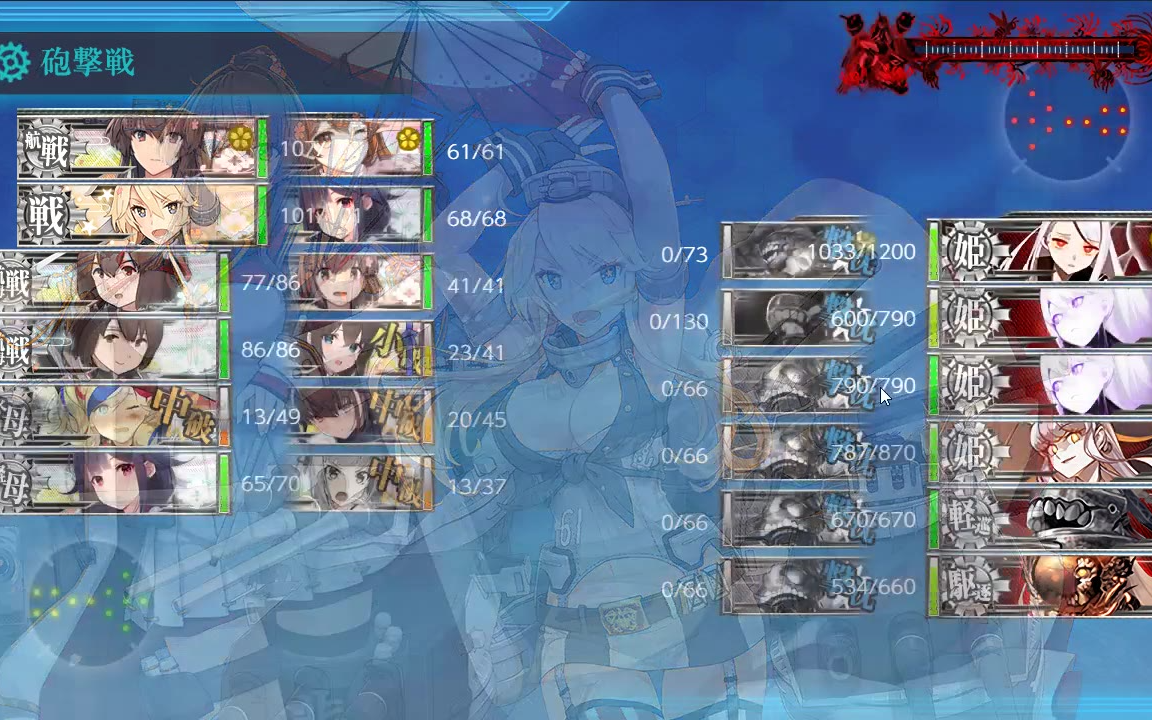This screenshot has width=1152, height=720.
Task: Pick the escort ship banner with 61/61 HP
Action: [x=358, y=147]
